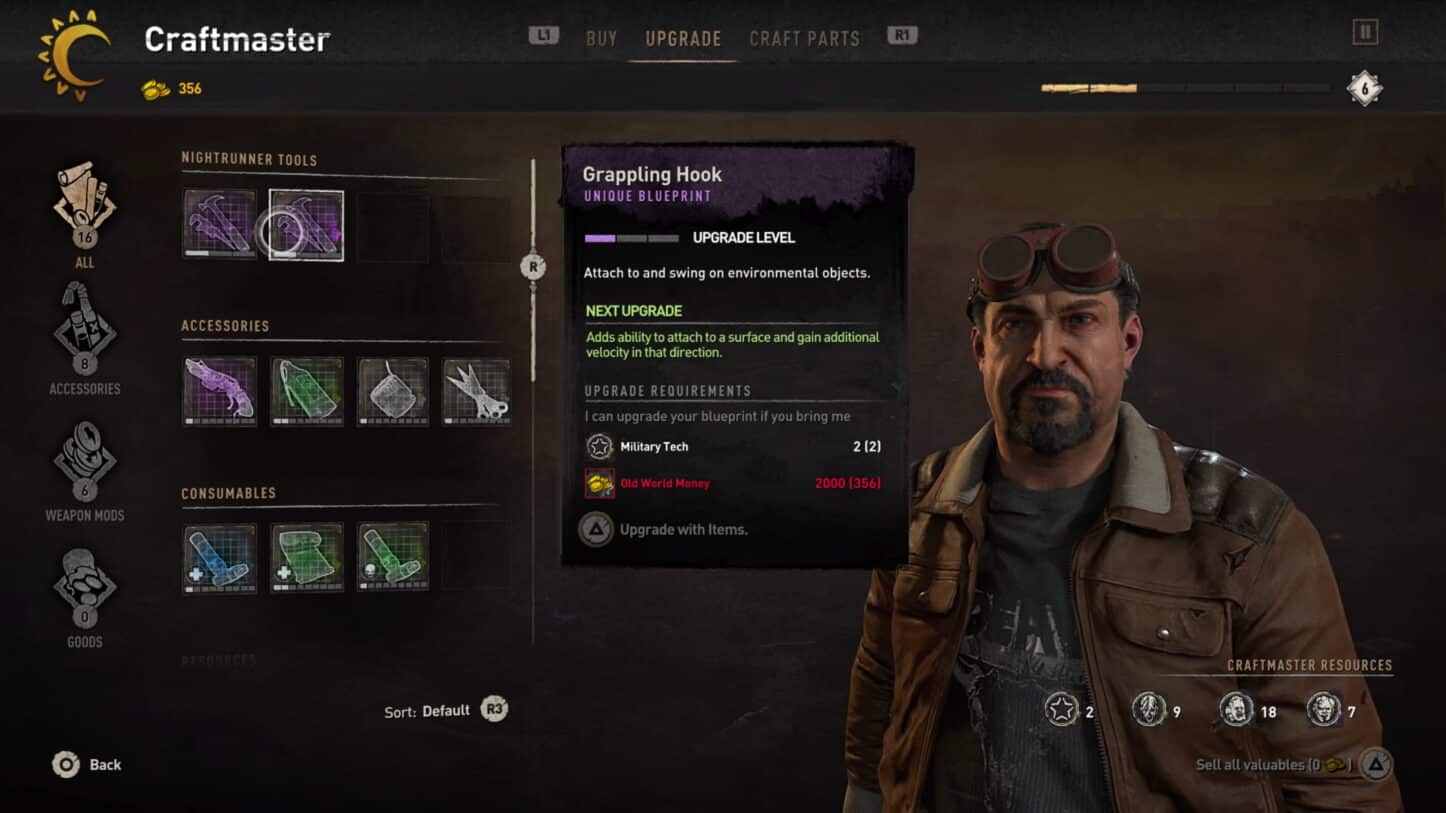
Task: Select the throwing knives accessory blueprint
Action: point(477,391)
